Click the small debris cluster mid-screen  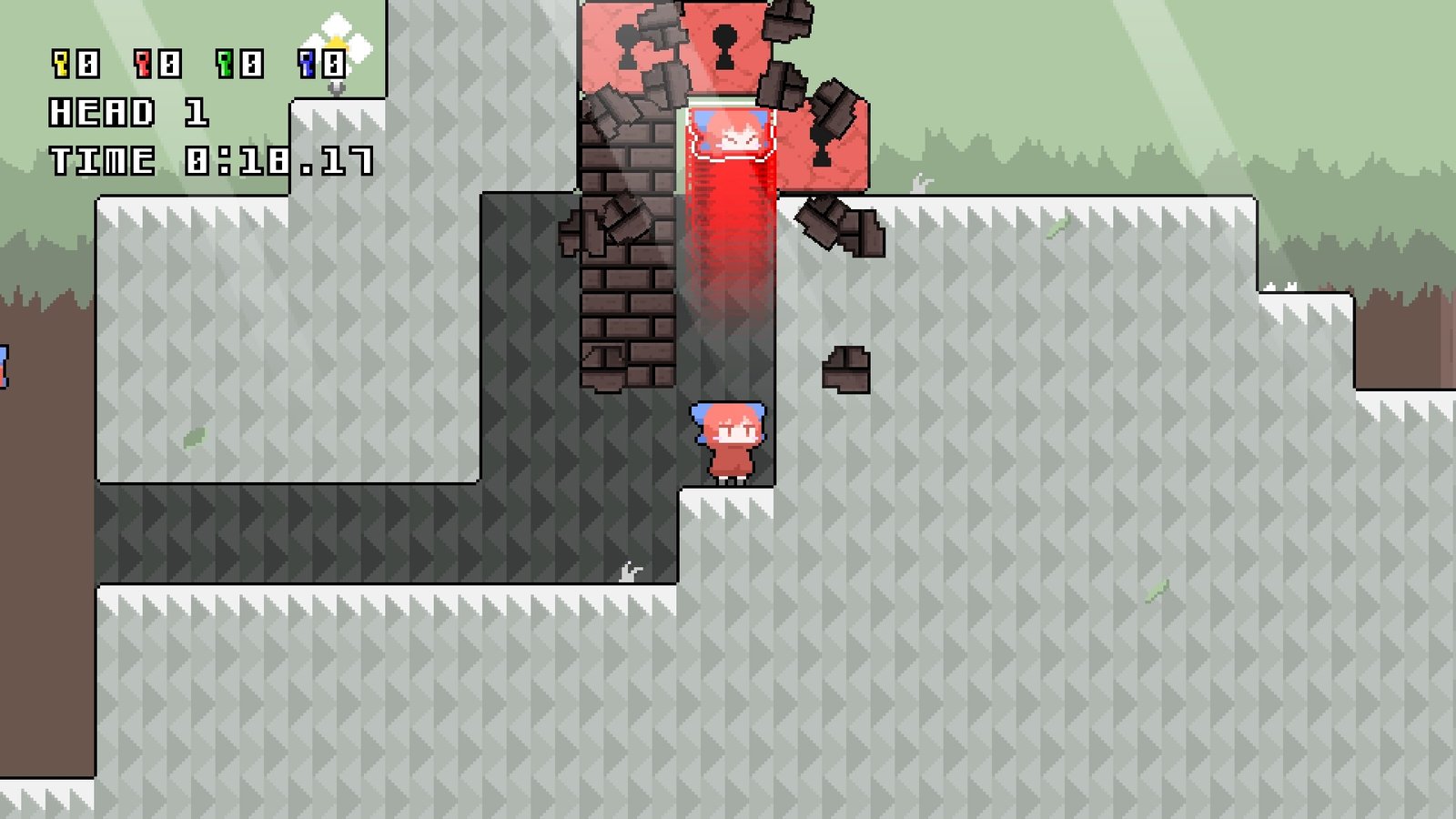(x=846, y=369)
